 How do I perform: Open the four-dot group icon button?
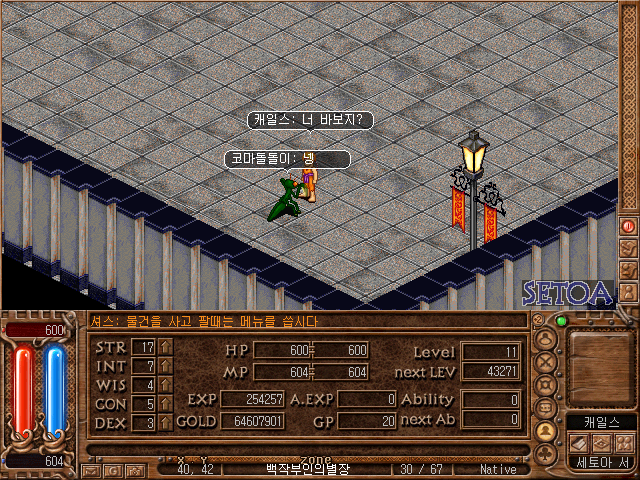pyautogui.click(x=623, y=442)
